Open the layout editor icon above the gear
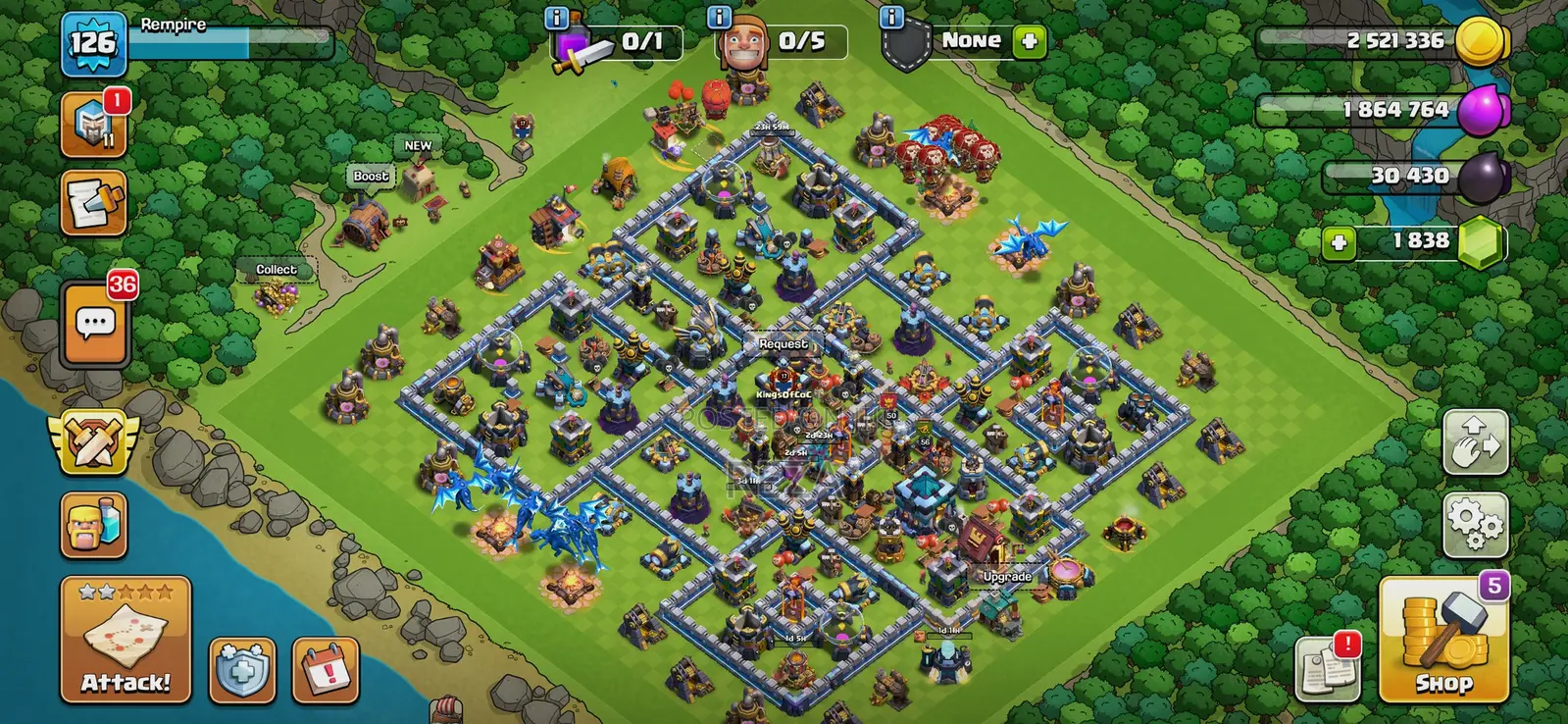The image size is (1568, 724). click(1476, 441)
